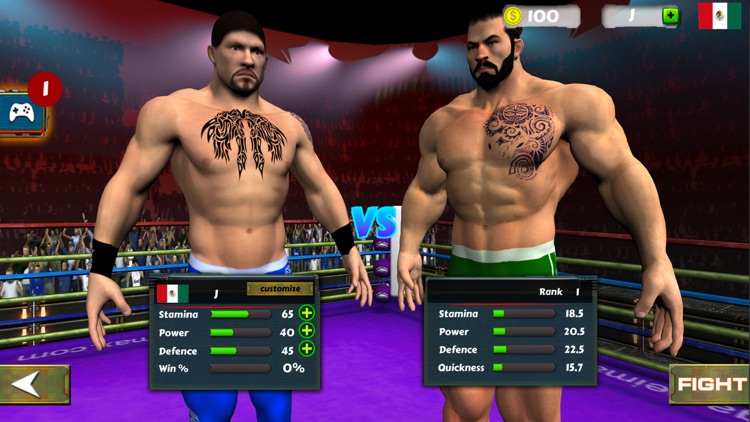Go back using the arrow button
The height and width of the screenshot is (422, 750).
tap(33, 384)
